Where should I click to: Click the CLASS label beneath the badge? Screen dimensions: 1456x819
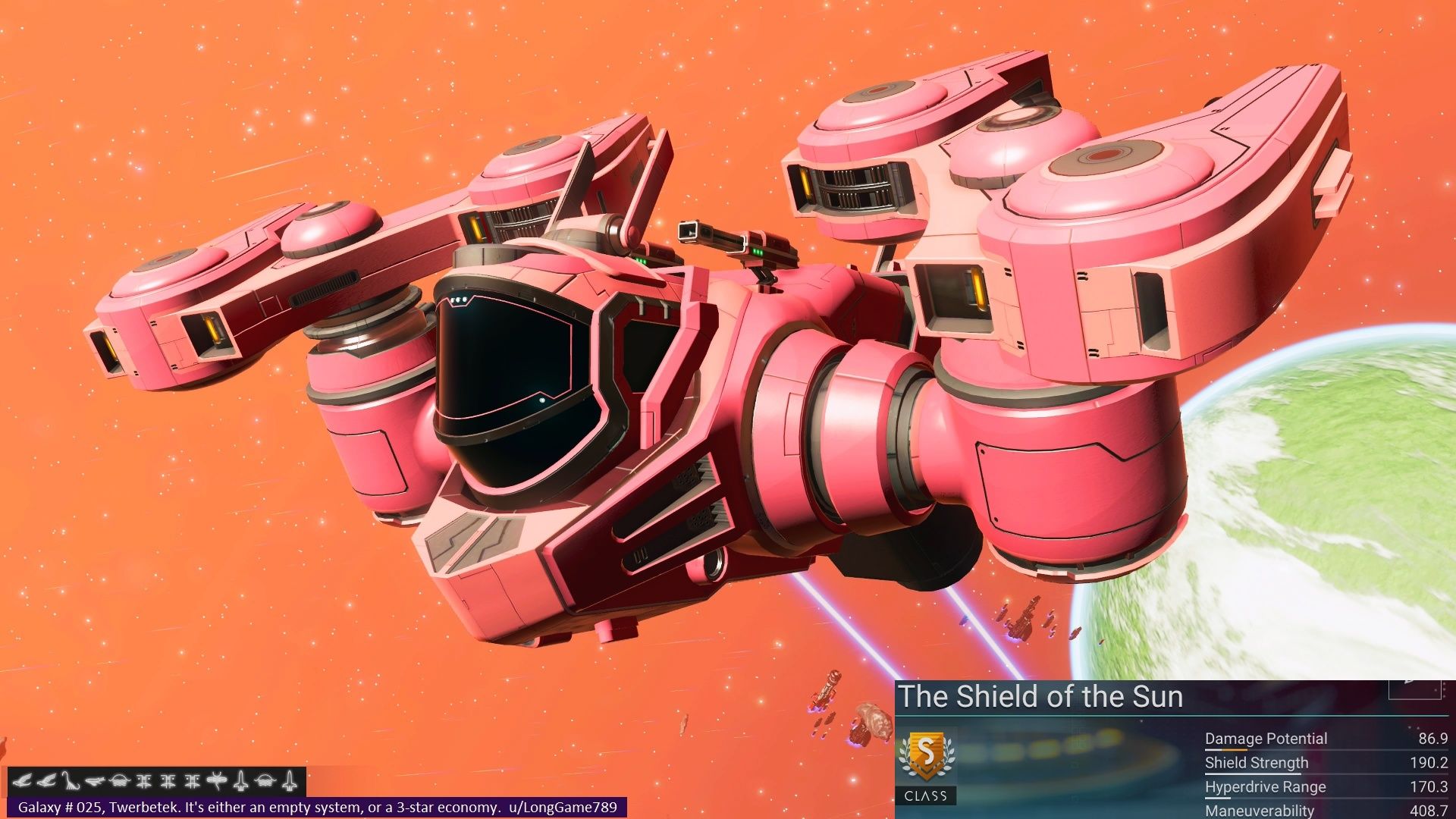pos(926,795)
